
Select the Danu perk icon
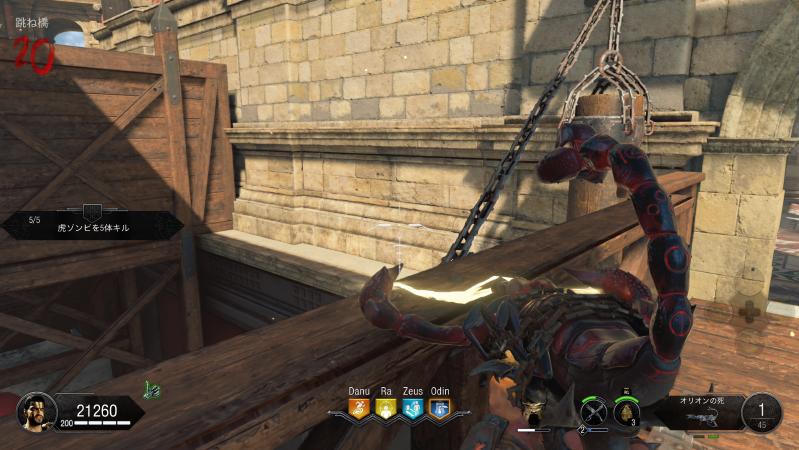pyautogui.click(x=359, y=408)
